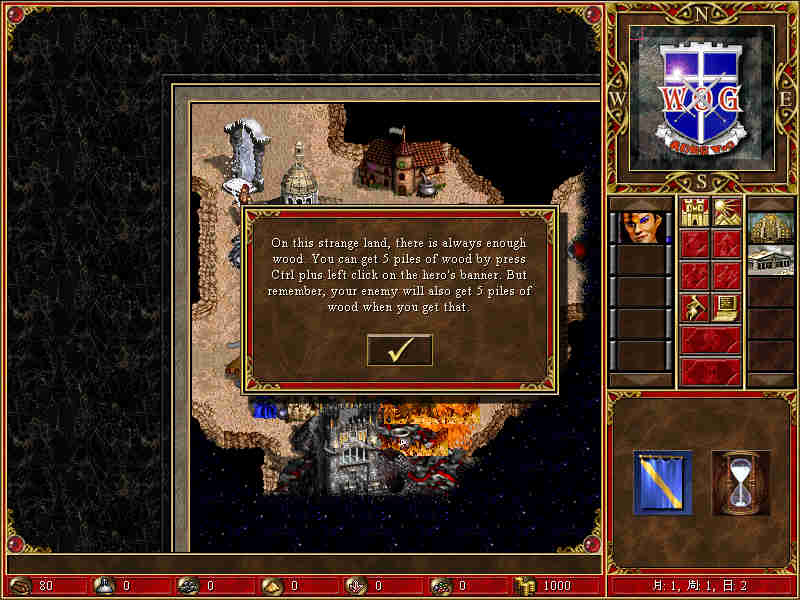
Task: Open the kingdom overview castle button
Action: [695, 214]
